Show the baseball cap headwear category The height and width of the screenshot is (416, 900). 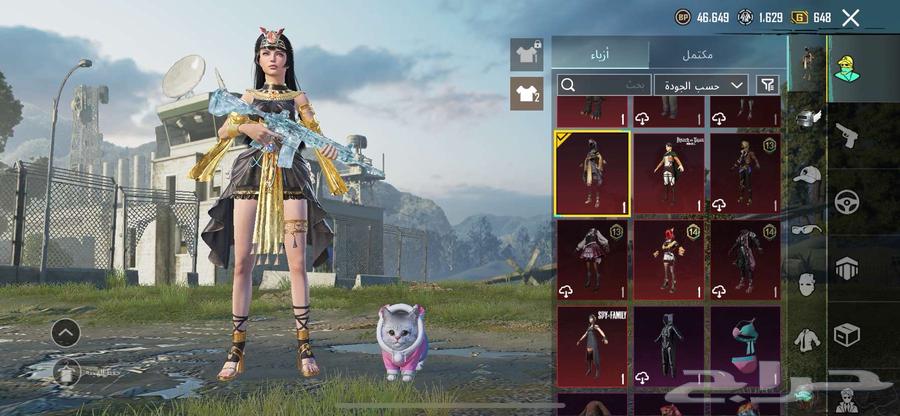pyautogui.click(x=807, y=174)
